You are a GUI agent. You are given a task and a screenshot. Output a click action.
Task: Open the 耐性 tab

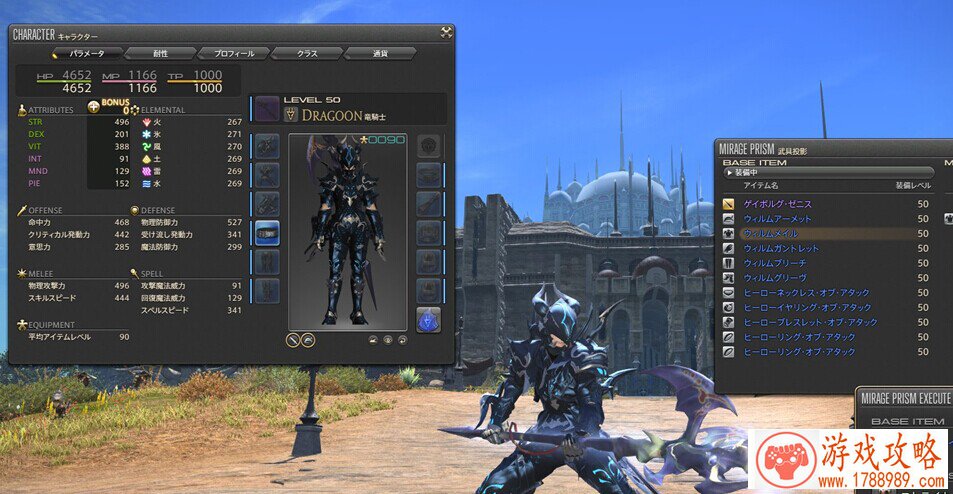[x=160, y=53]
